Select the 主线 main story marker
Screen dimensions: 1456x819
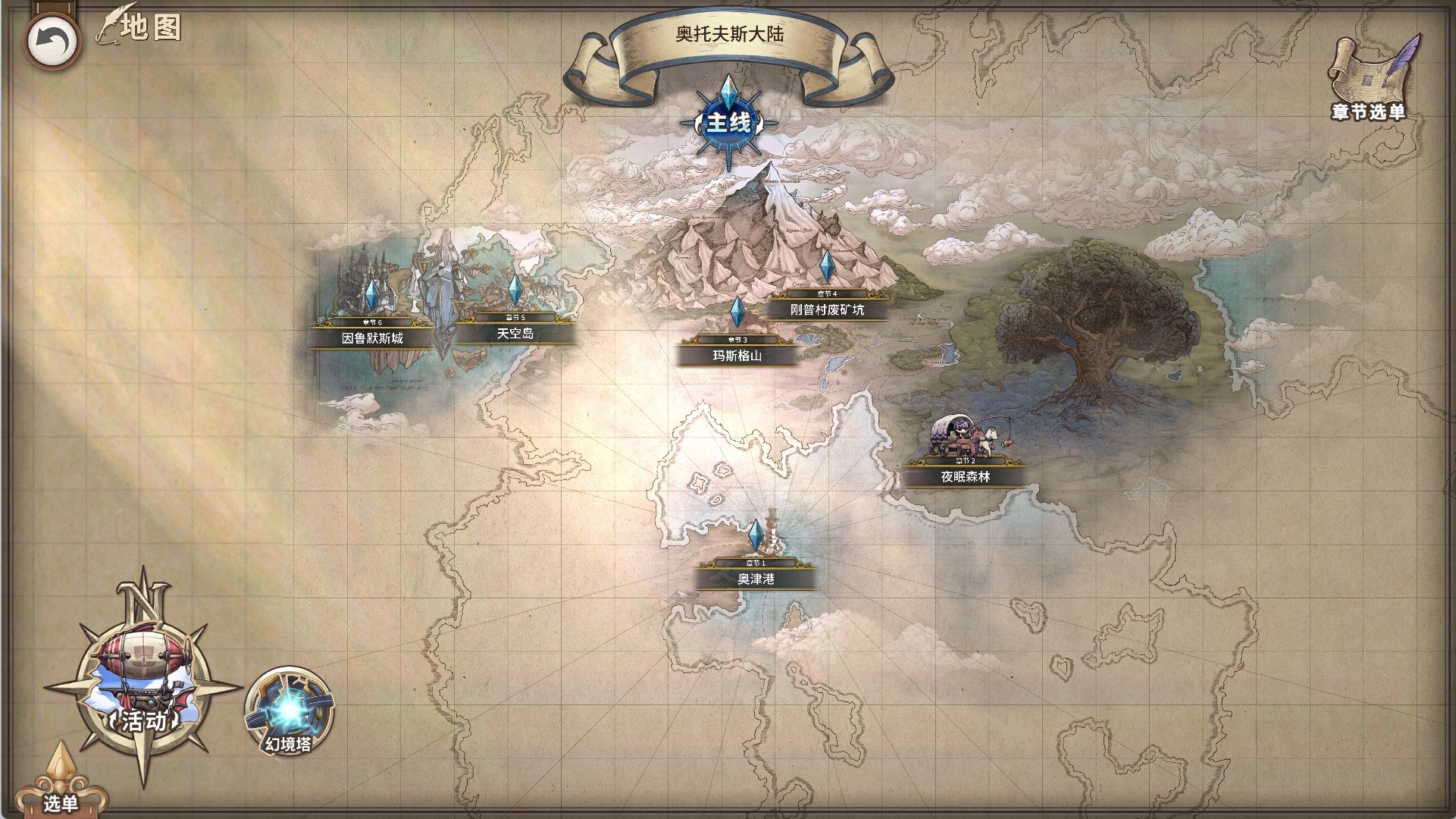pyautogui.click(x=728, y=121)
